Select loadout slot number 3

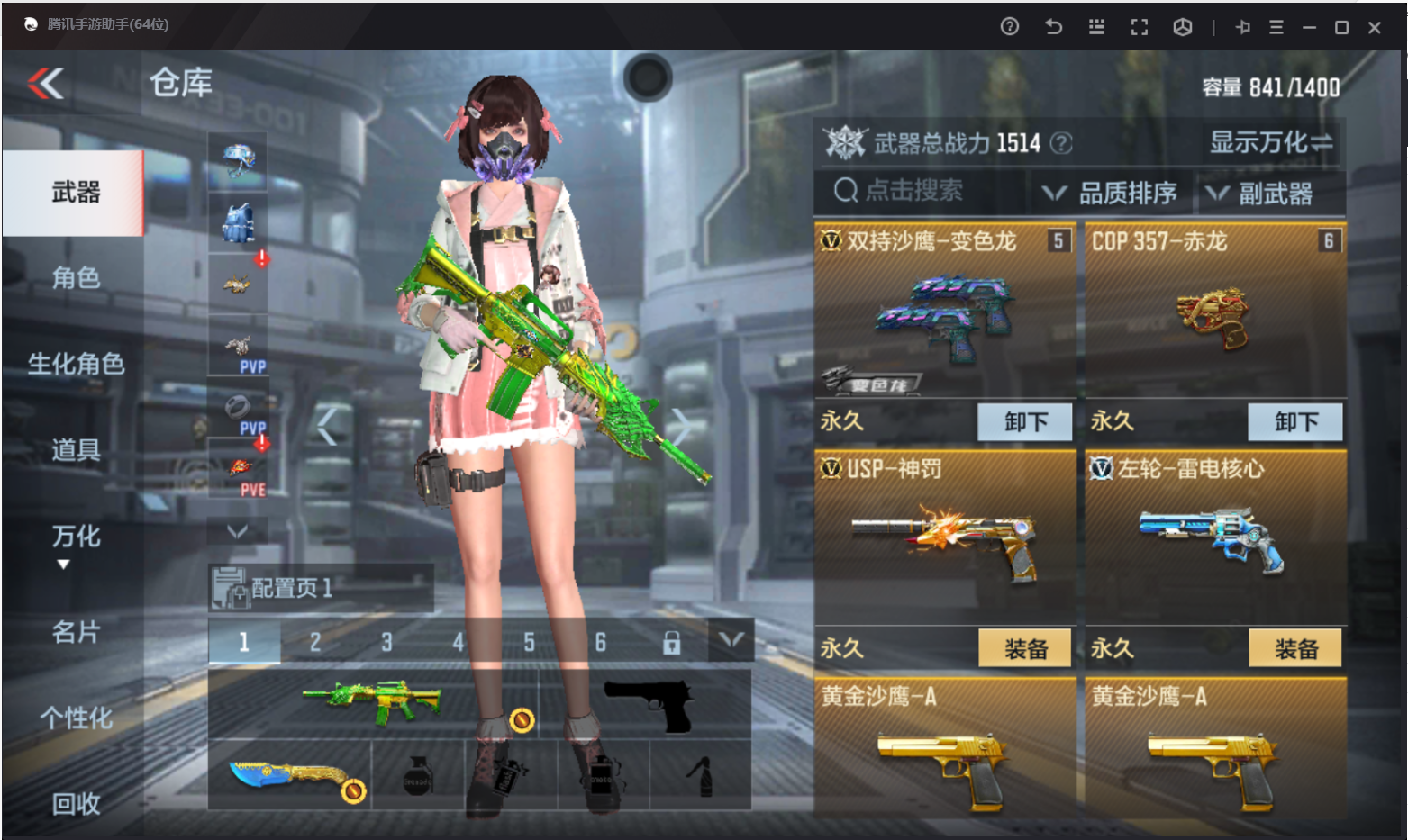tap(386, 642)
